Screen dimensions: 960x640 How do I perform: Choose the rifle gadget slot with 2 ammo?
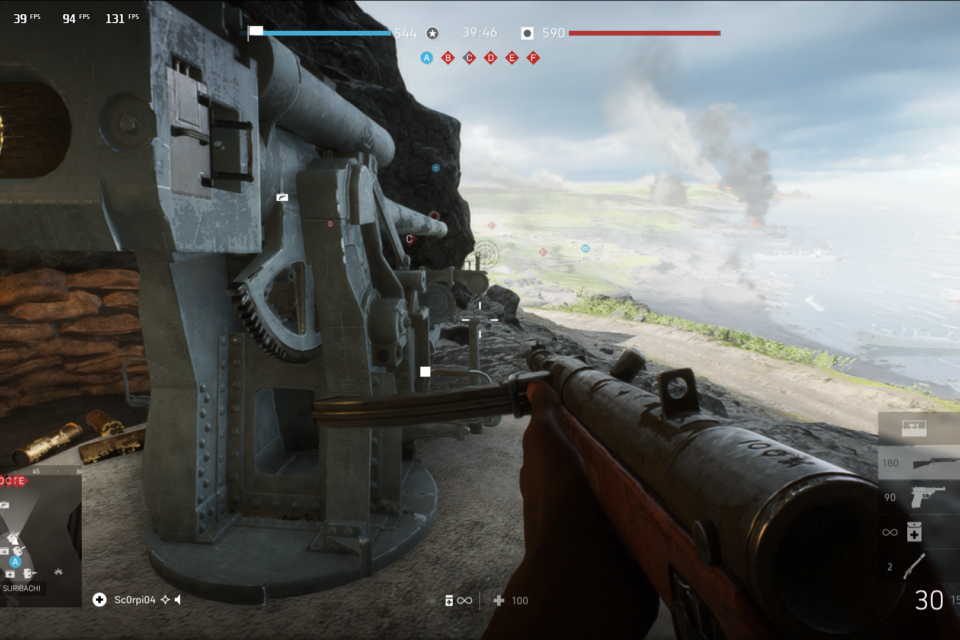tap(916, 567)
